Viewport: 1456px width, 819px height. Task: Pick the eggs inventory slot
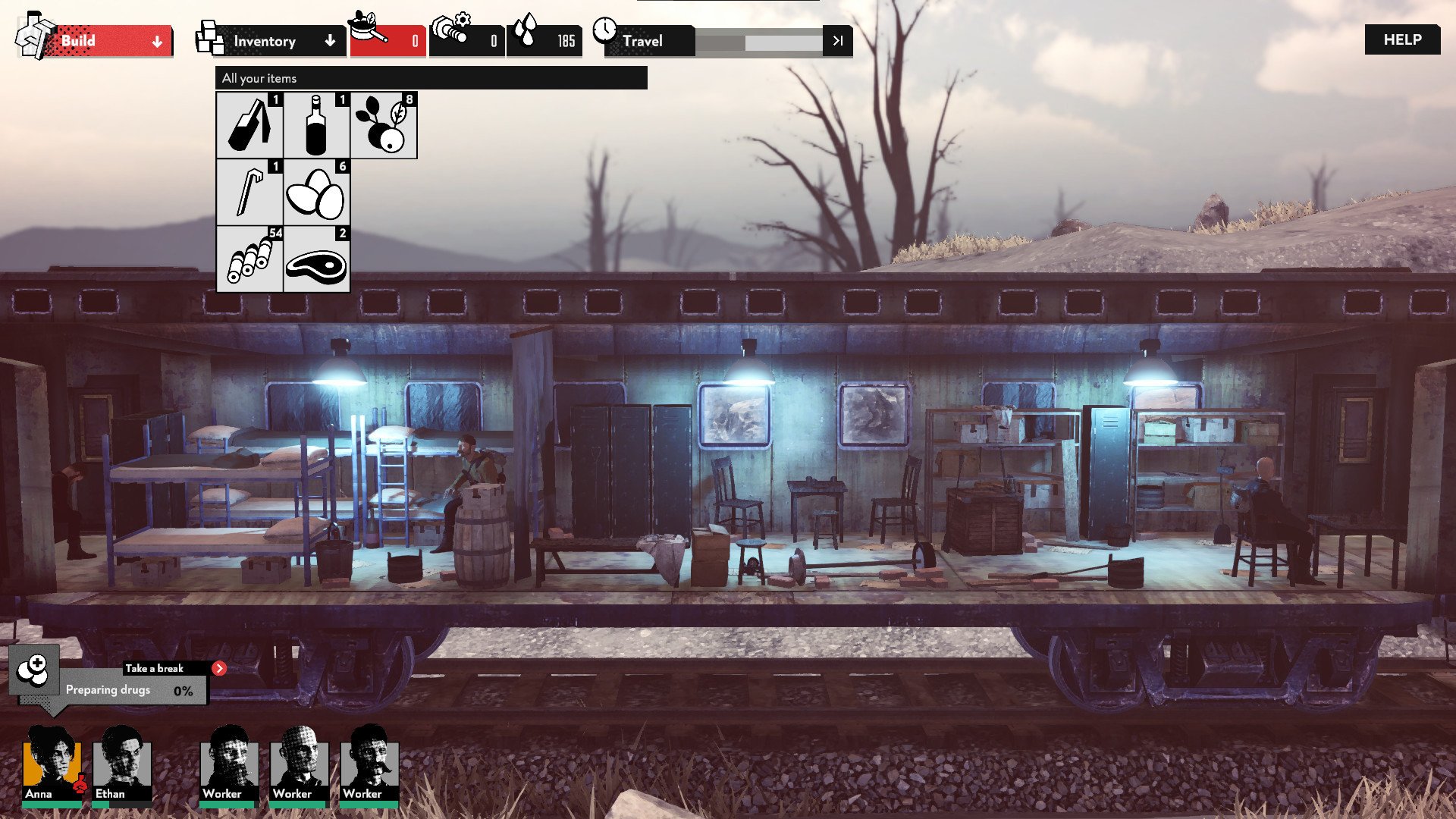[316, 192]
